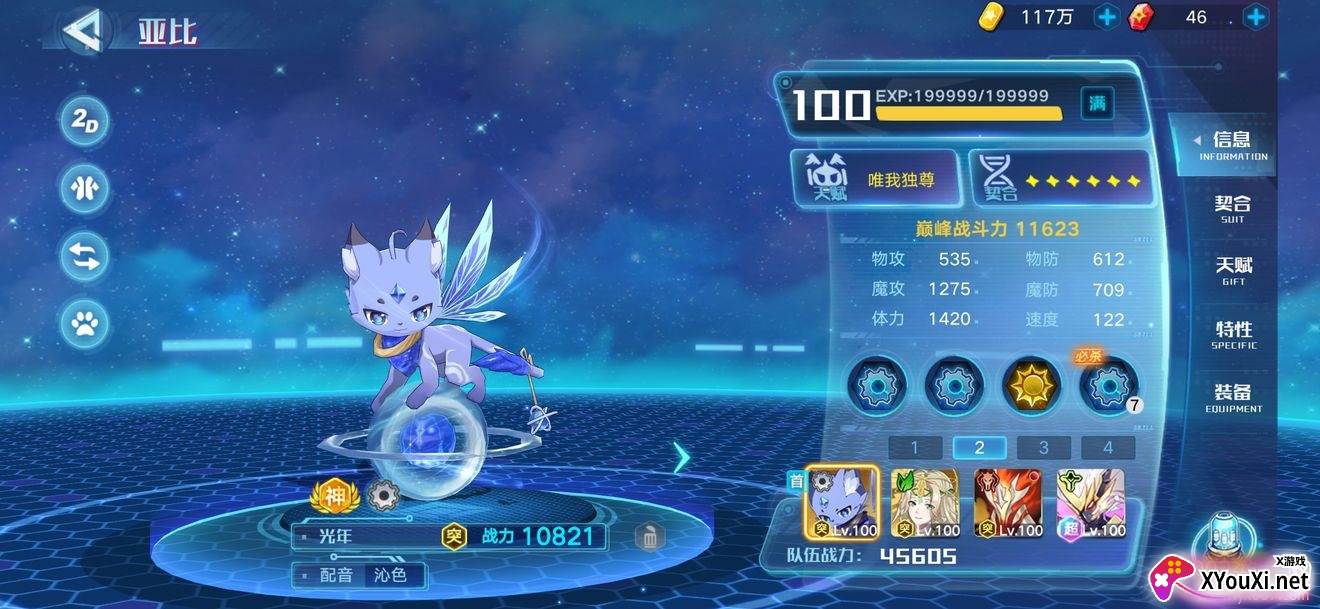Toggle the 2D view mode
Viewport: 1320px width, 609px height.
click(85, 122)
